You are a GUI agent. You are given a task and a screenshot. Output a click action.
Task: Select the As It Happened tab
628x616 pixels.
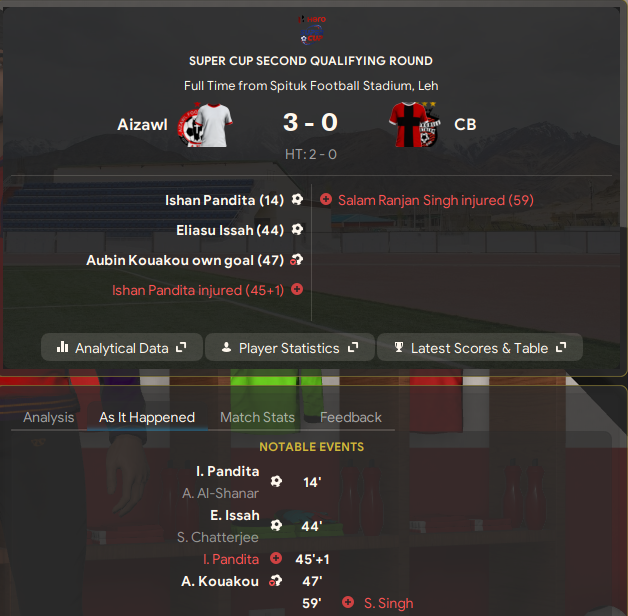[x=147, y=417]
